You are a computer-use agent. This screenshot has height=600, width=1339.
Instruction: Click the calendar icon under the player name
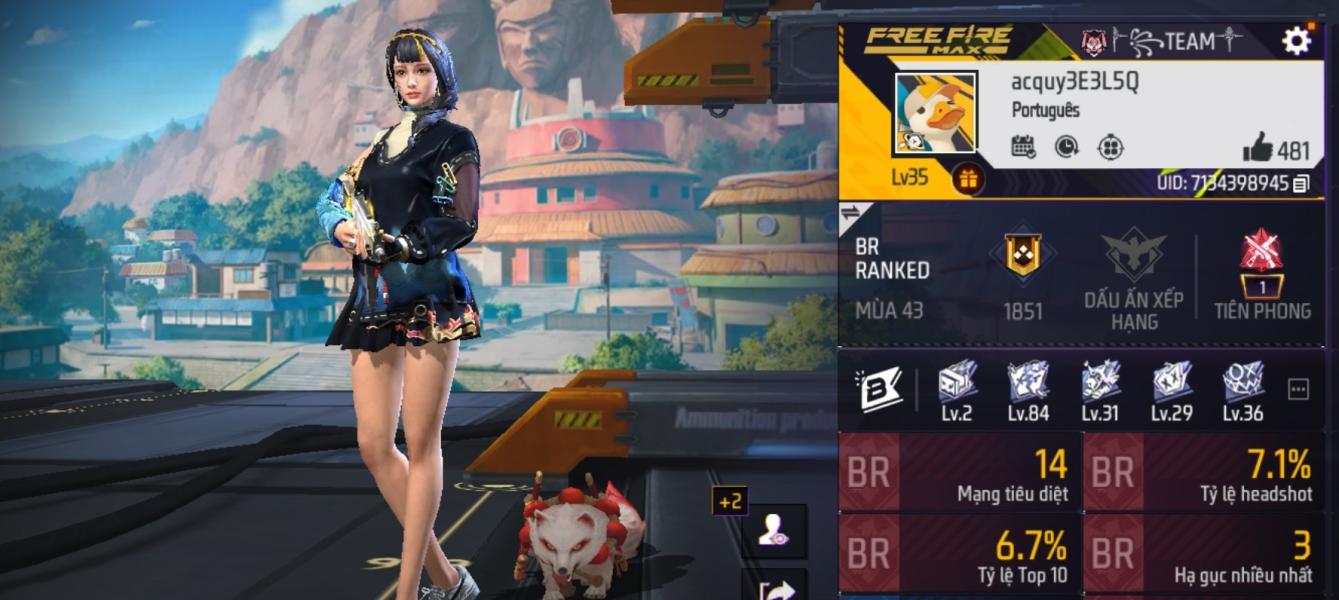click(1023, 147)
